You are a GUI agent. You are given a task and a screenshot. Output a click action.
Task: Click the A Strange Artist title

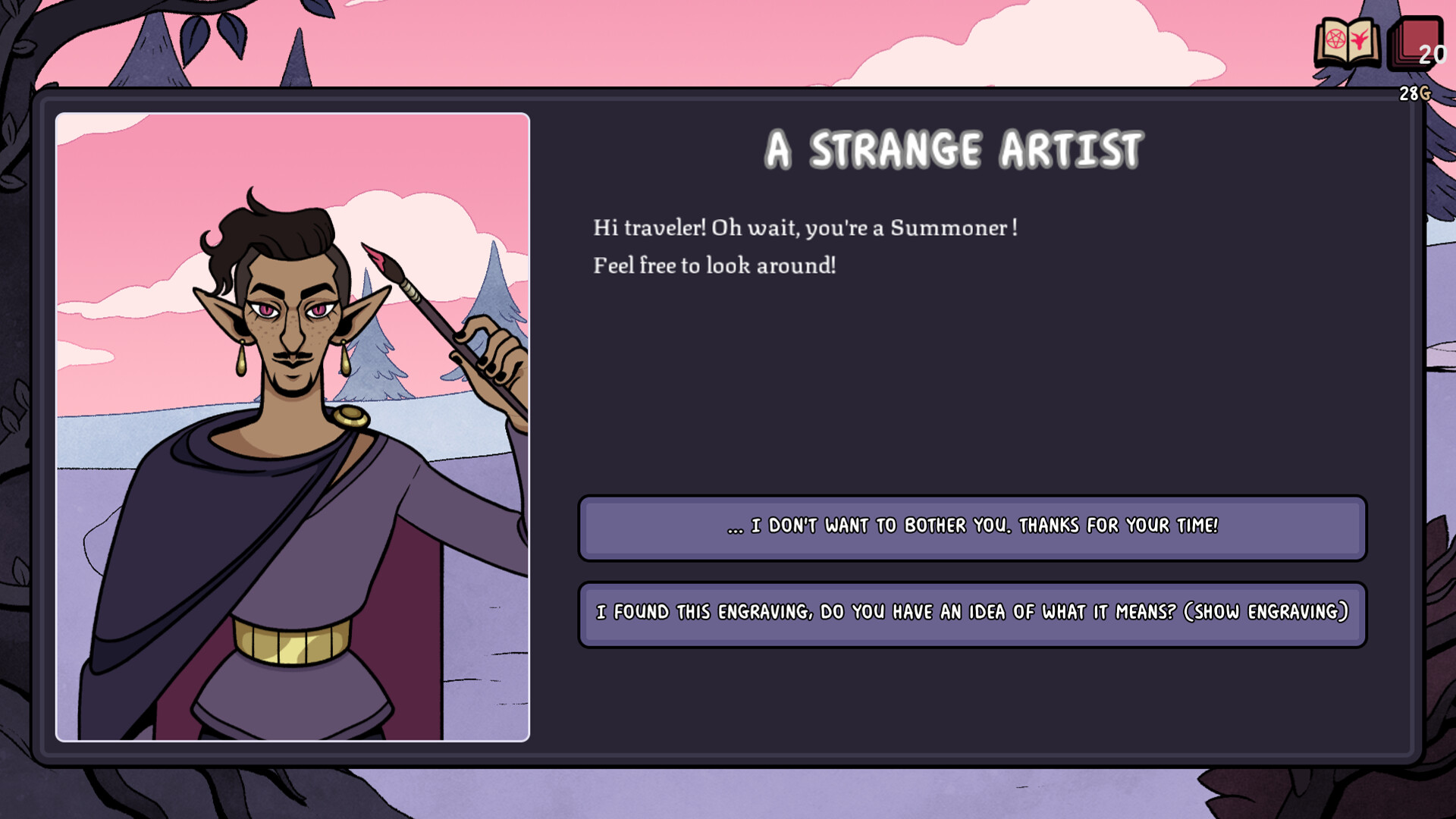pos(952,149)
